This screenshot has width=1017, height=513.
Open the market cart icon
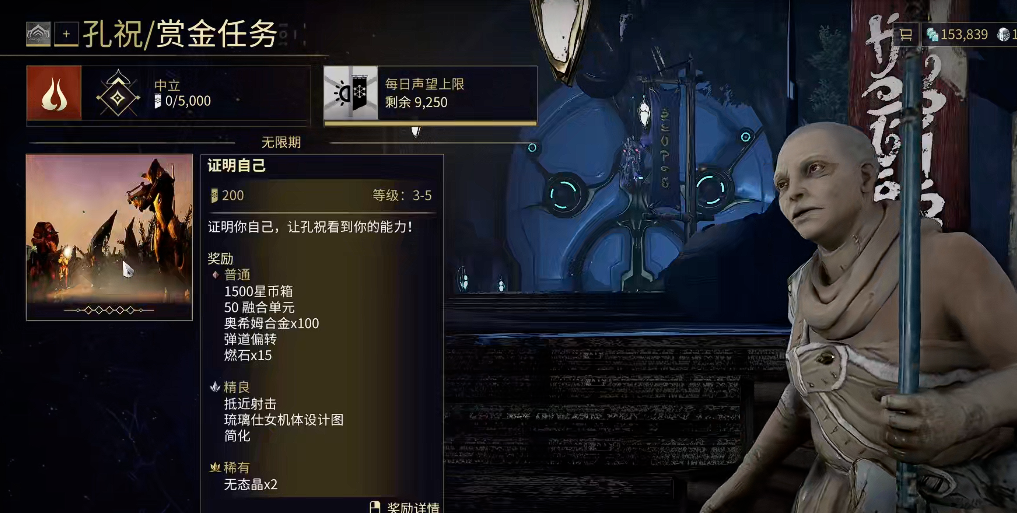pyautogui.click(x=905, y=34)
